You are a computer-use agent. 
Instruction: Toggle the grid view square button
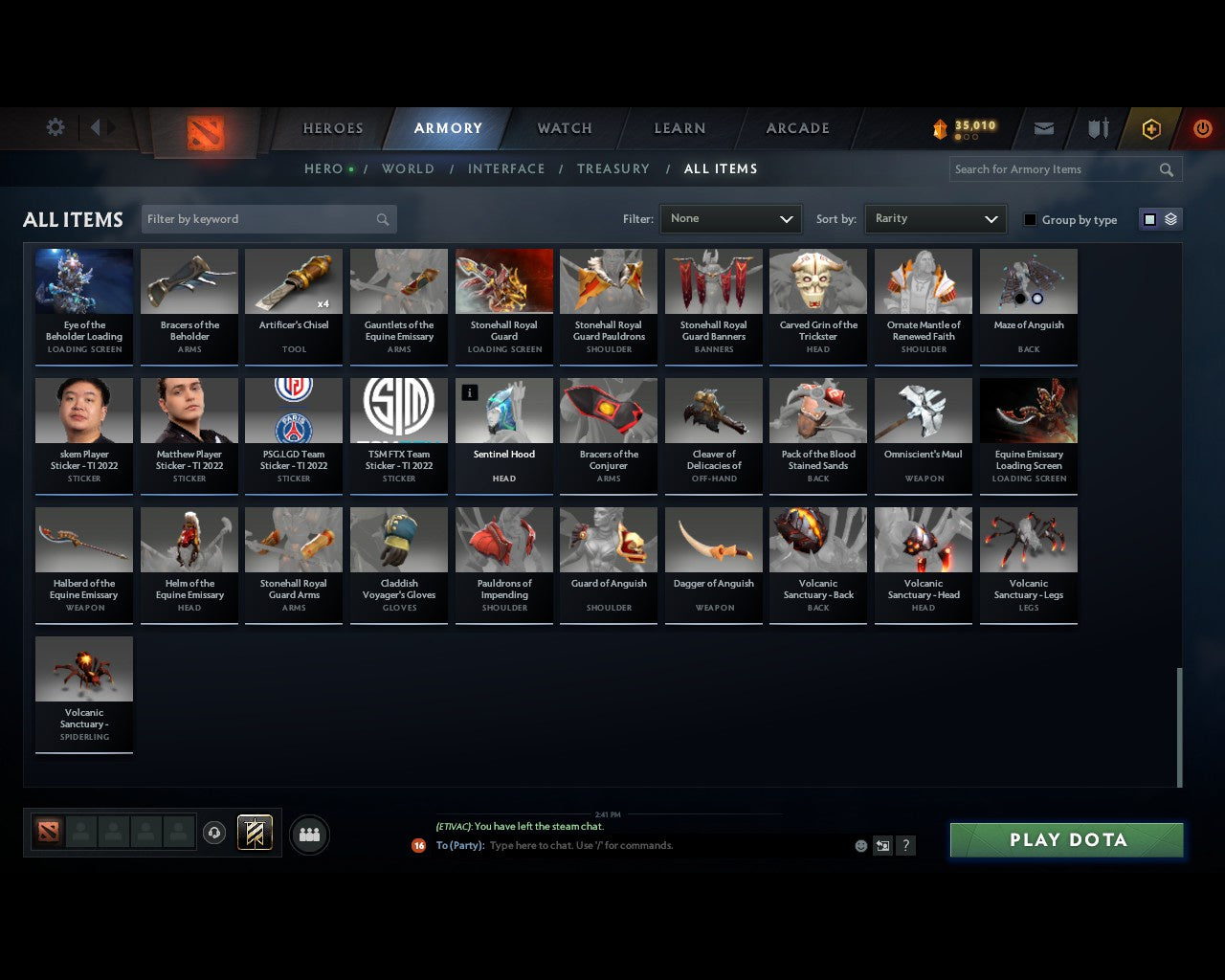pos(1148,218)
